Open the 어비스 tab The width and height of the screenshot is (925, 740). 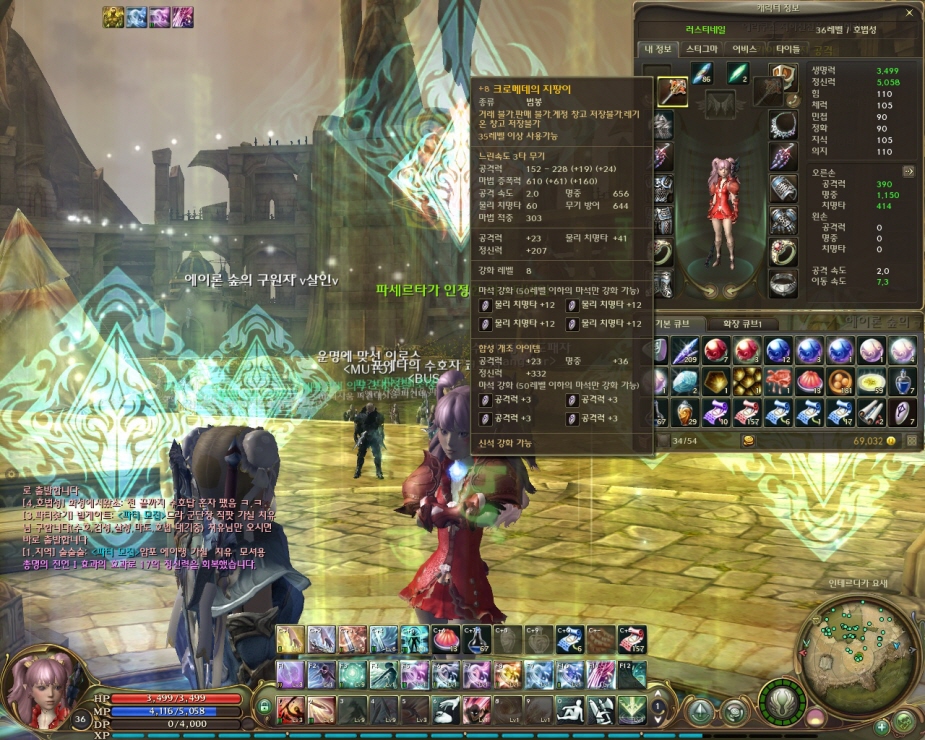click(x=744, y=48)
